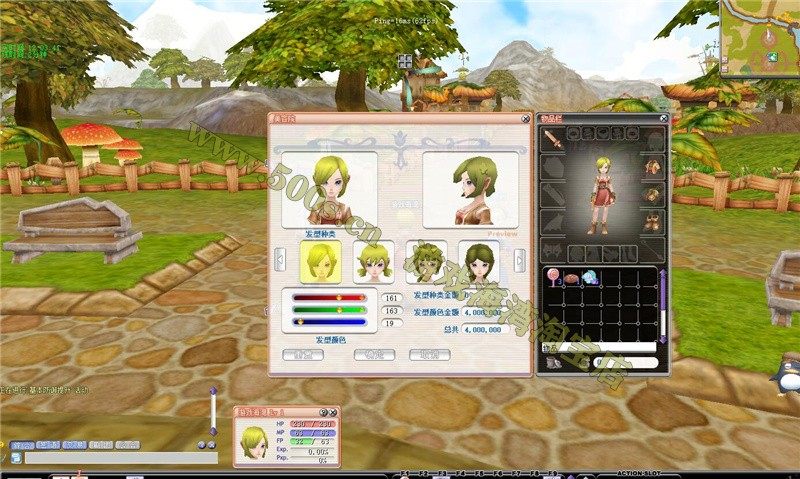Cancel the hairstyle change with the right button
The height and width of the screenshot is (479, 800).
click(429, 355)
